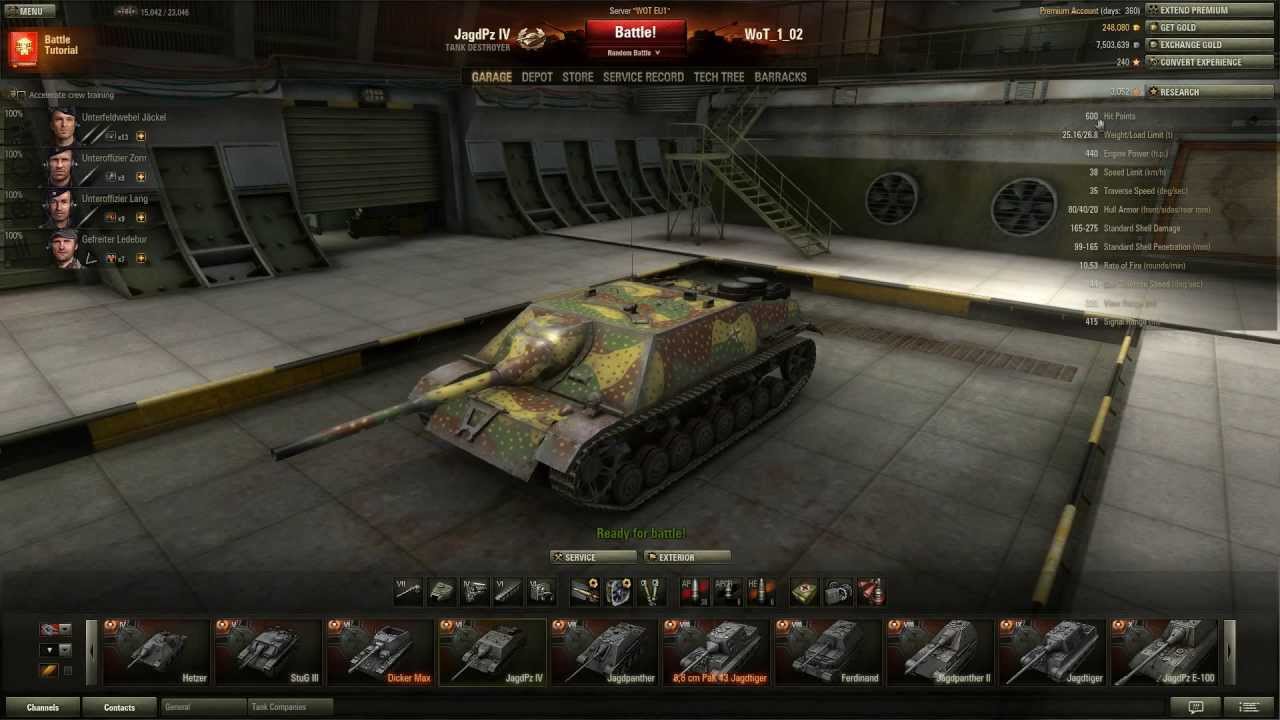The image size is (1280, 720).
Task: Start the fight with the Battle! button
Action: tap(635, 33)
